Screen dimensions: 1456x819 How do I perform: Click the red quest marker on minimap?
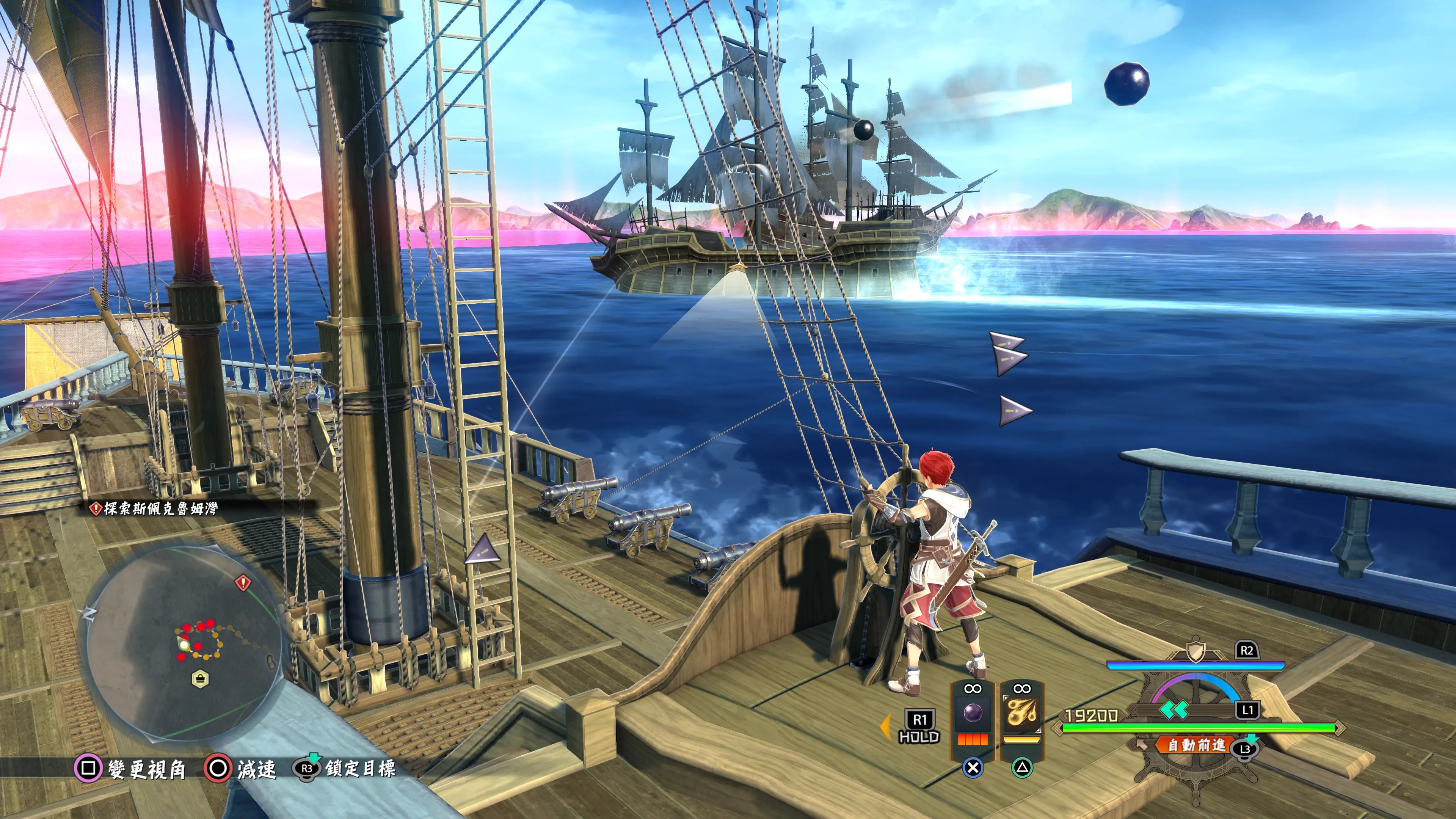tap(243, 582)
